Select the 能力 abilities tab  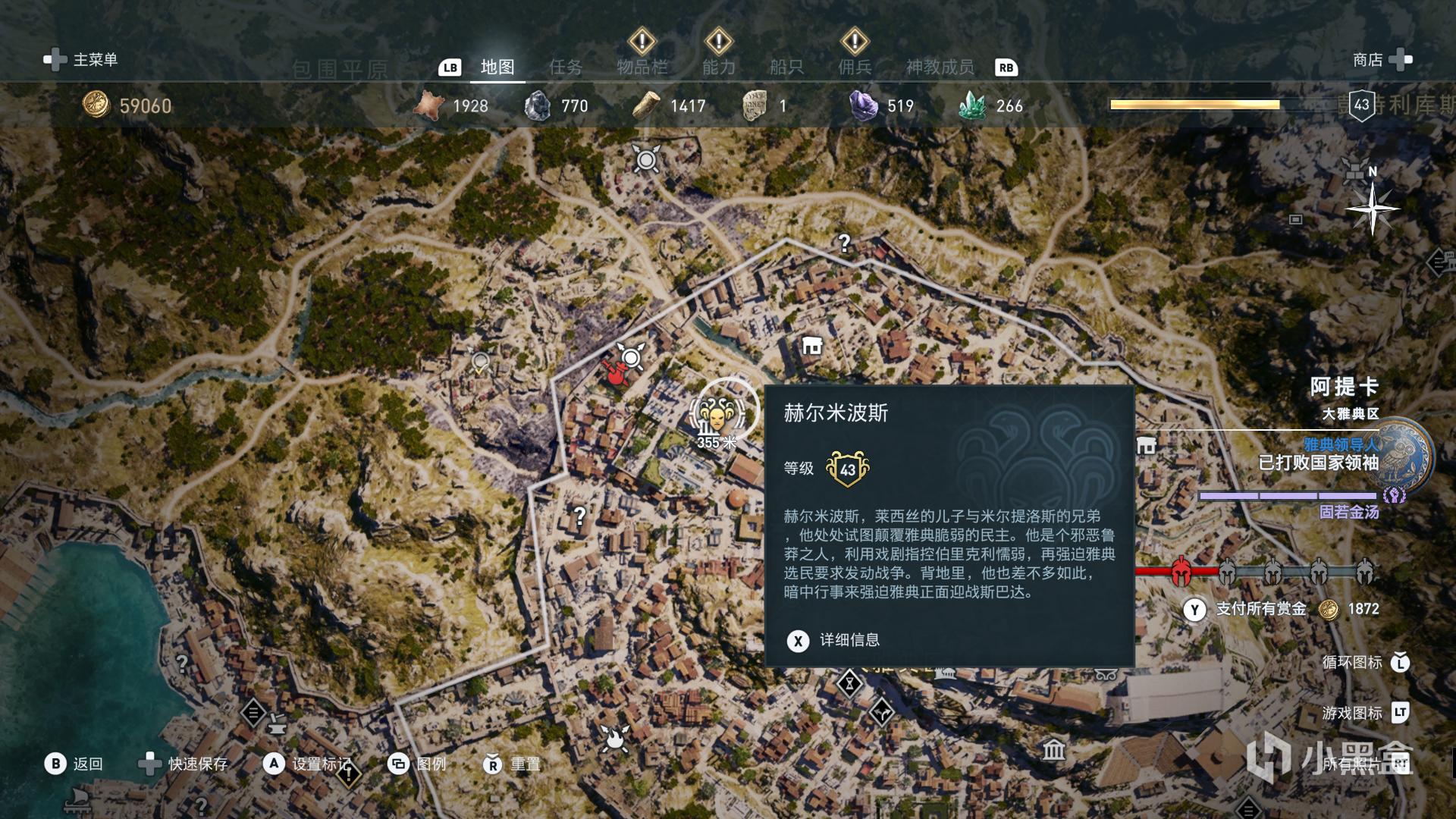tap(718, 67)
